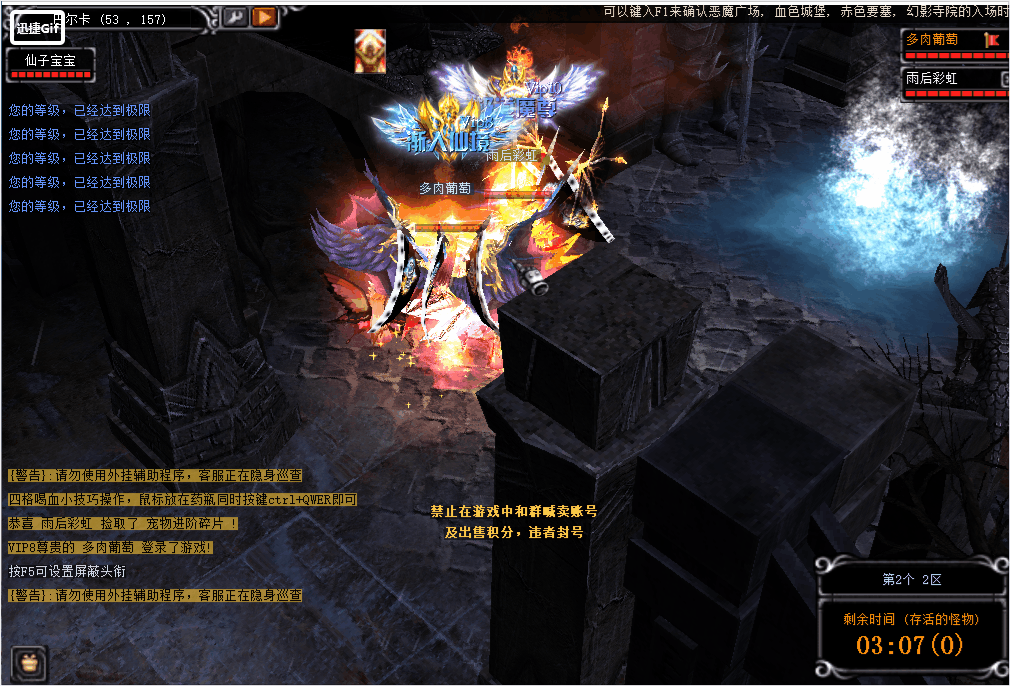The height and width of the screenshot is (686, 1010).
Task: Click the active buff icon
Action: [370, 51]
